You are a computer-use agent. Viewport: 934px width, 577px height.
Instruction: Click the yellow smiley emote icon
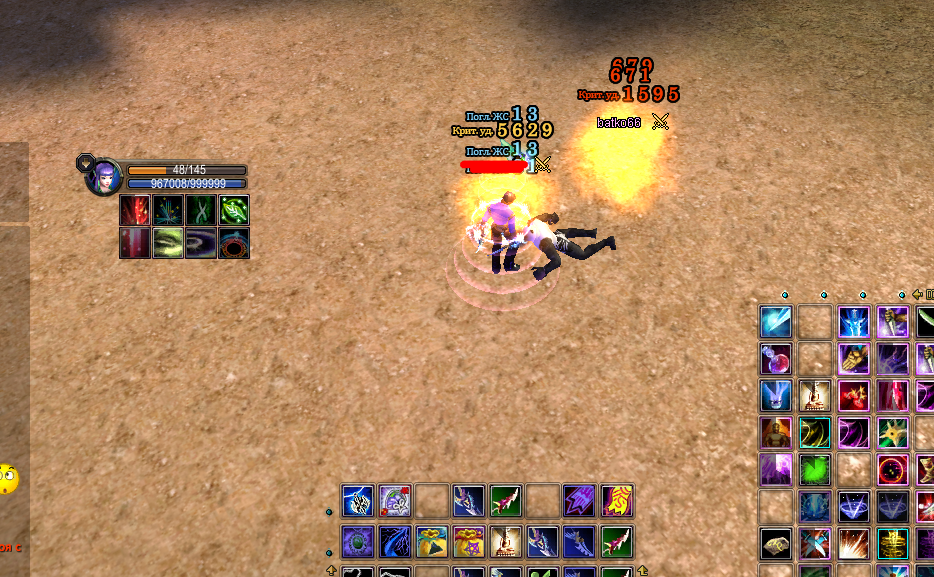(x=8, y=478)
